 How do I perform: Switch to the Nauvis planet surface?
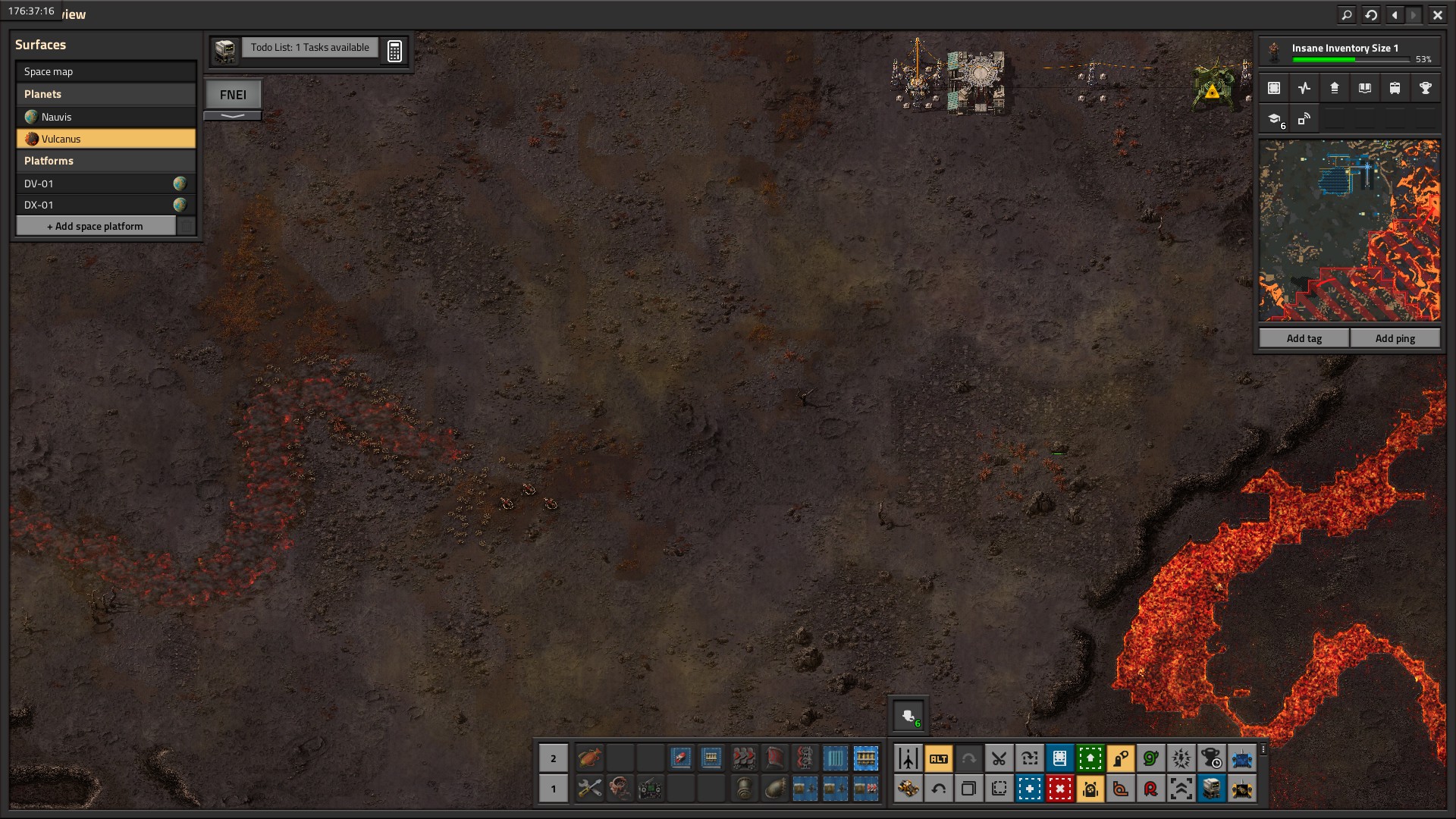point(105,117)
